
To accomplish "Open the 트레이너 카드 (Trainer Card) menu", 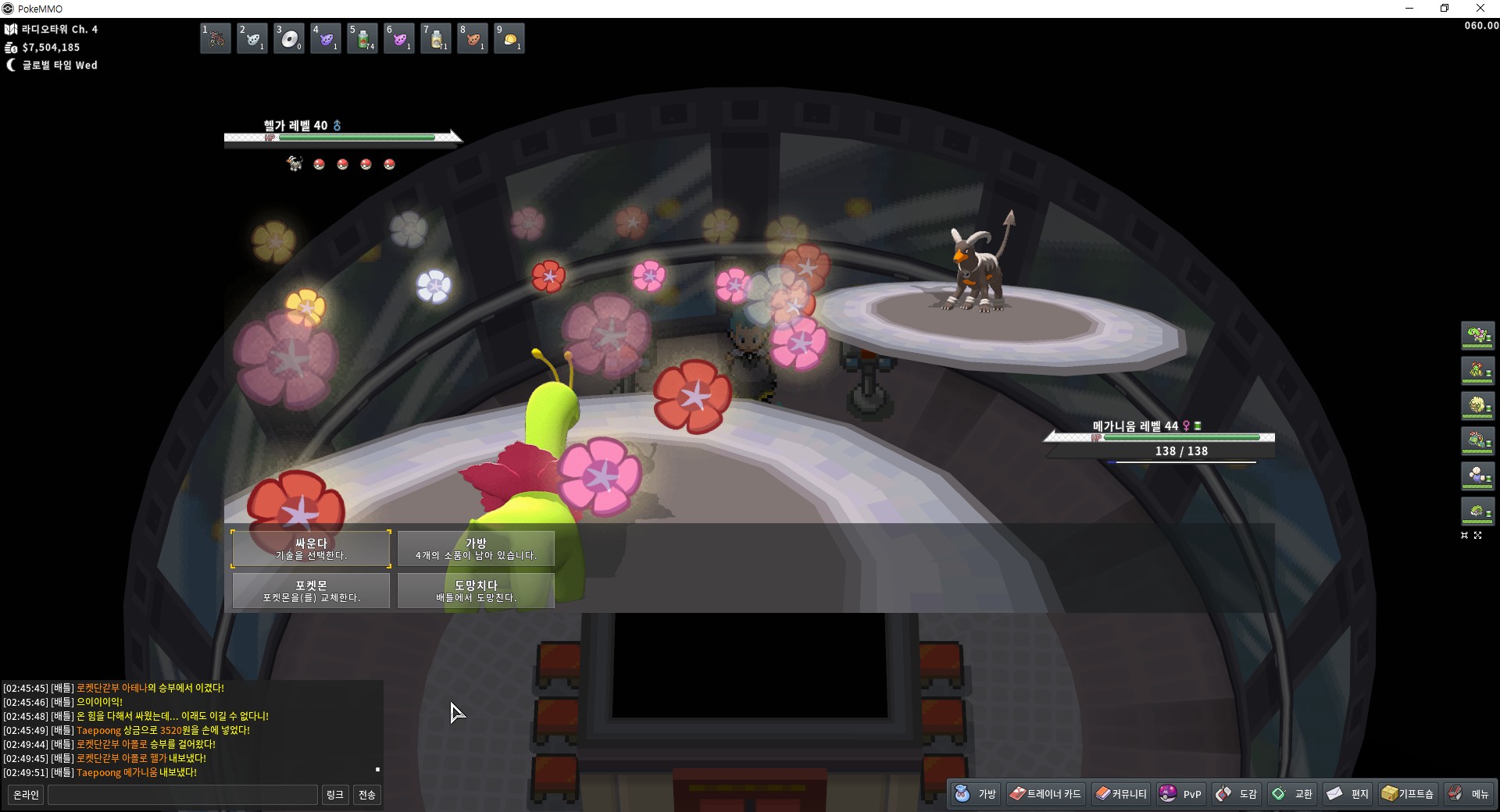I will (x=1045, y=794).
